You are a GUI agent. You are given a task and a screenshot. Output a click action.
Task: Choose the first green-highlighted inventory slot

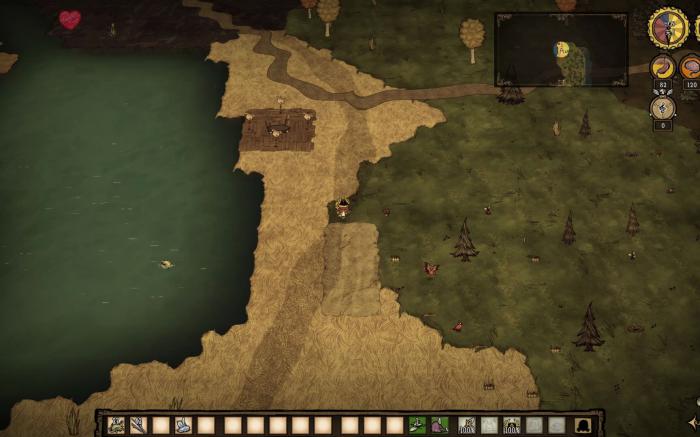pos(417,425)
